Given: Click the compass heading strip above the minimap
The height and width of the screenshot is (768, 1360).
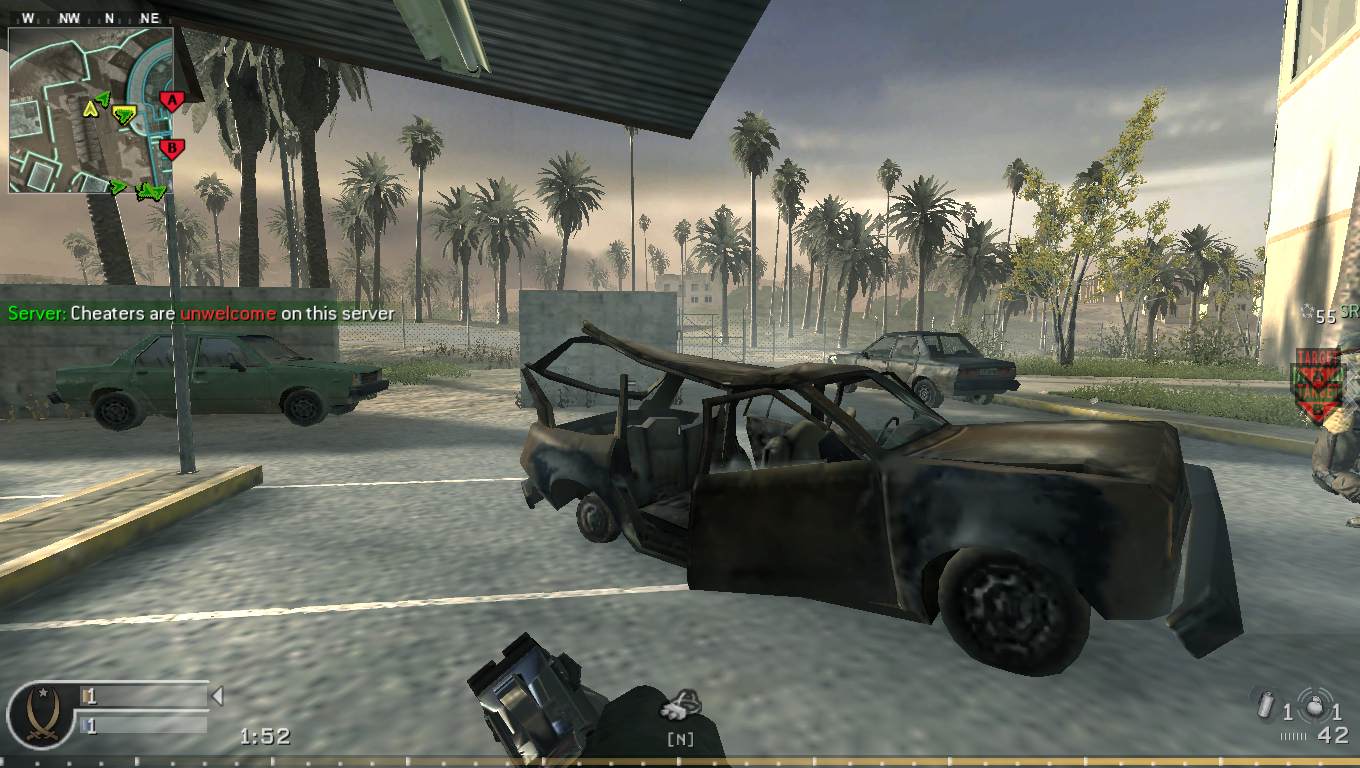Looking at the screenshot, I should pyautogui.click(x=90, y=18).
